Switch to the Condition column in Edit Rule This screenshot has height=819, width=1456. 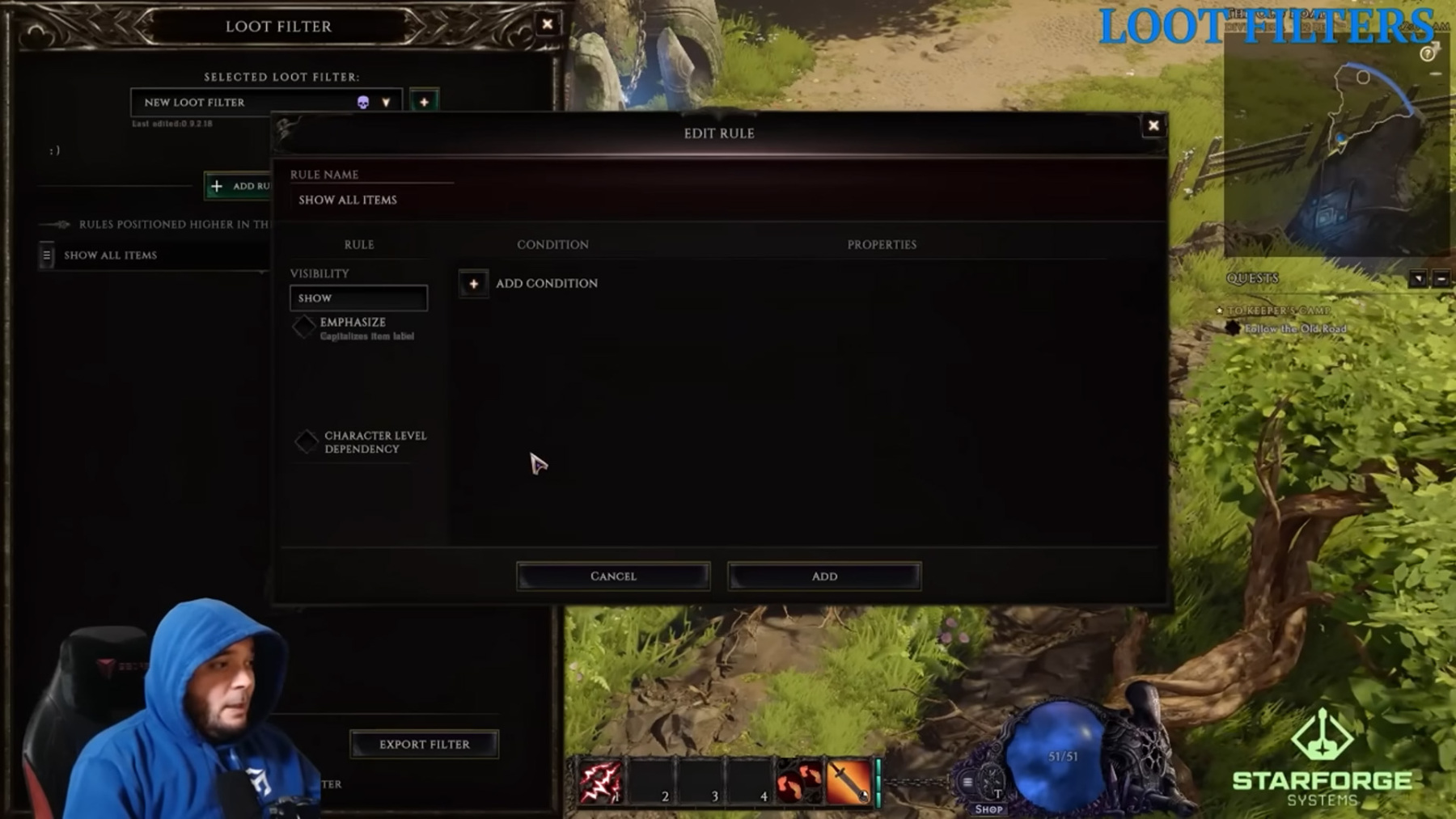[553, 244]
